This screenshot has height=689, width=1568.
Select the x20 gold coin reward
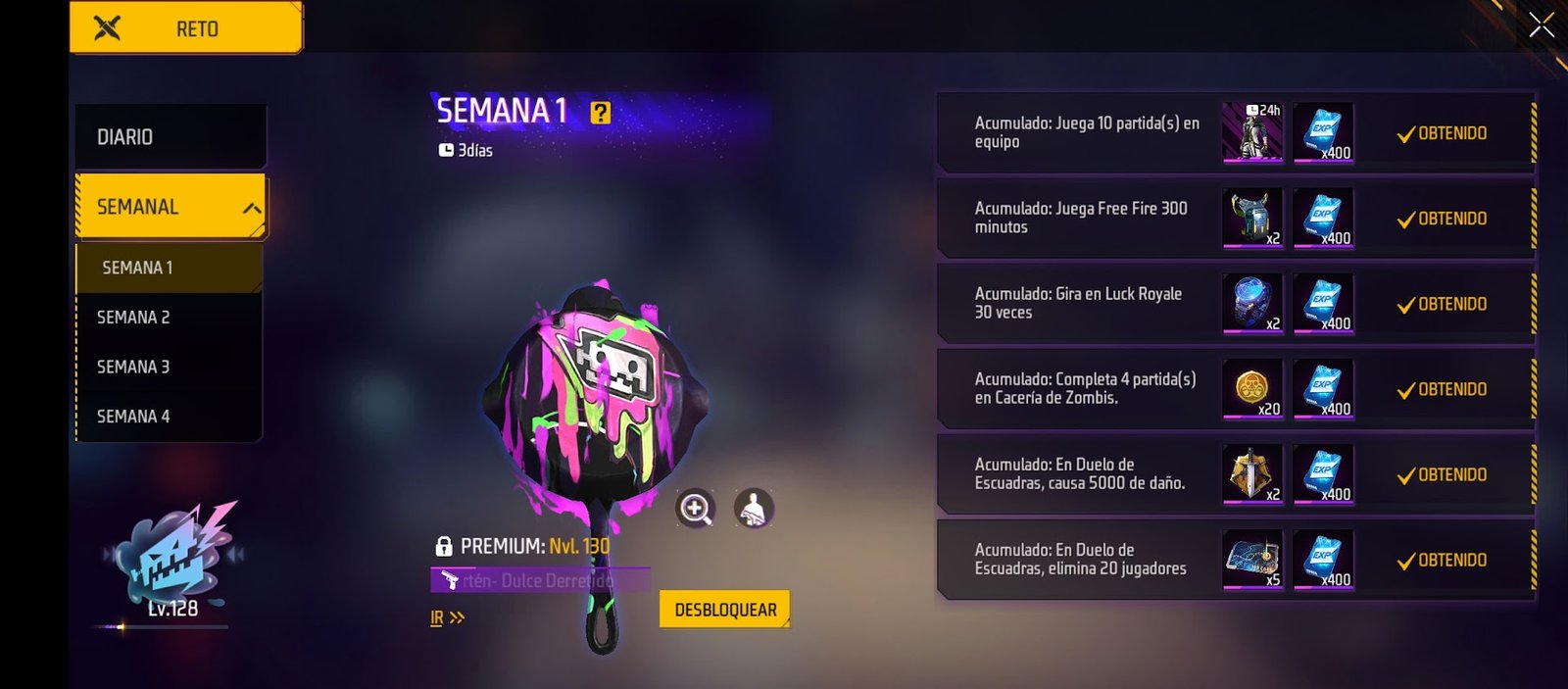click(1252, 388)
